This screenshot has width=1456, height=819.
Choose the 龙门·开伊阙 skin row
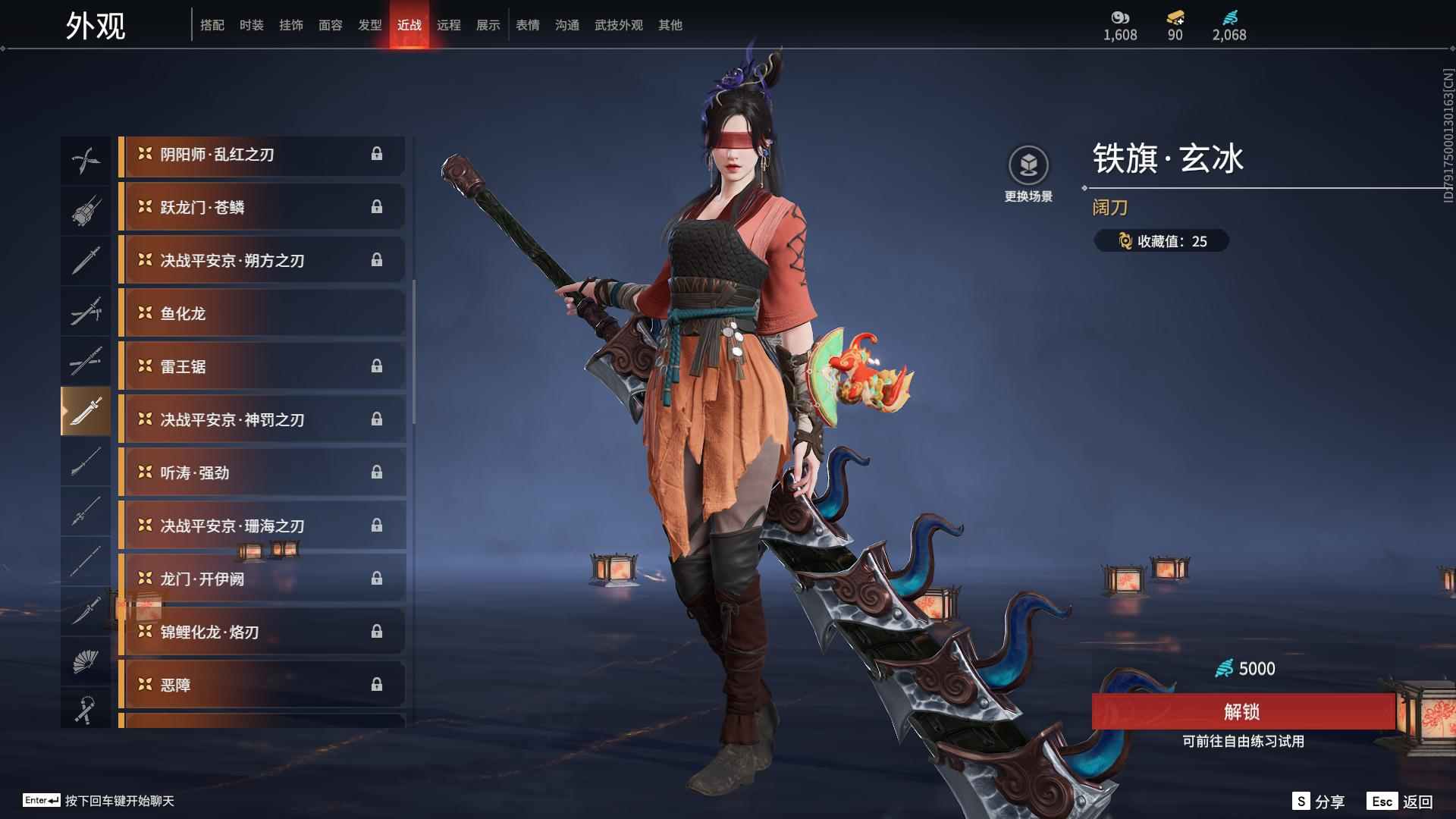point(262,579)
